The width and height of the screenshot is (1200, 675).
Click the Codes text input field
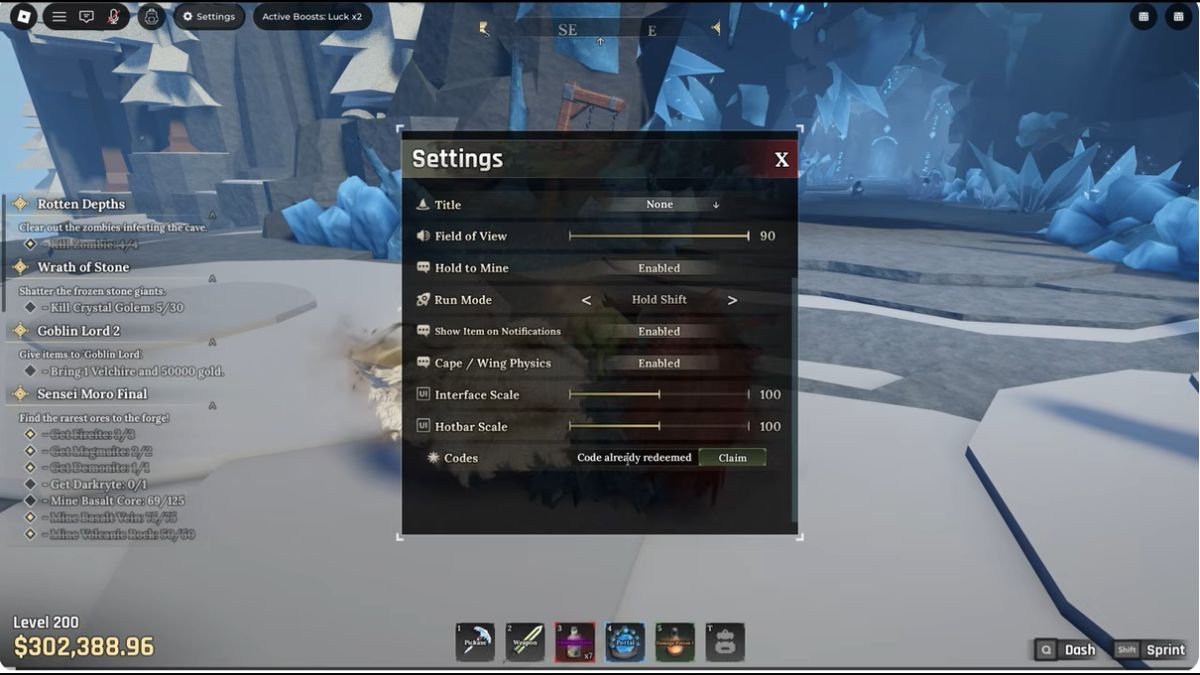point(634,458)
